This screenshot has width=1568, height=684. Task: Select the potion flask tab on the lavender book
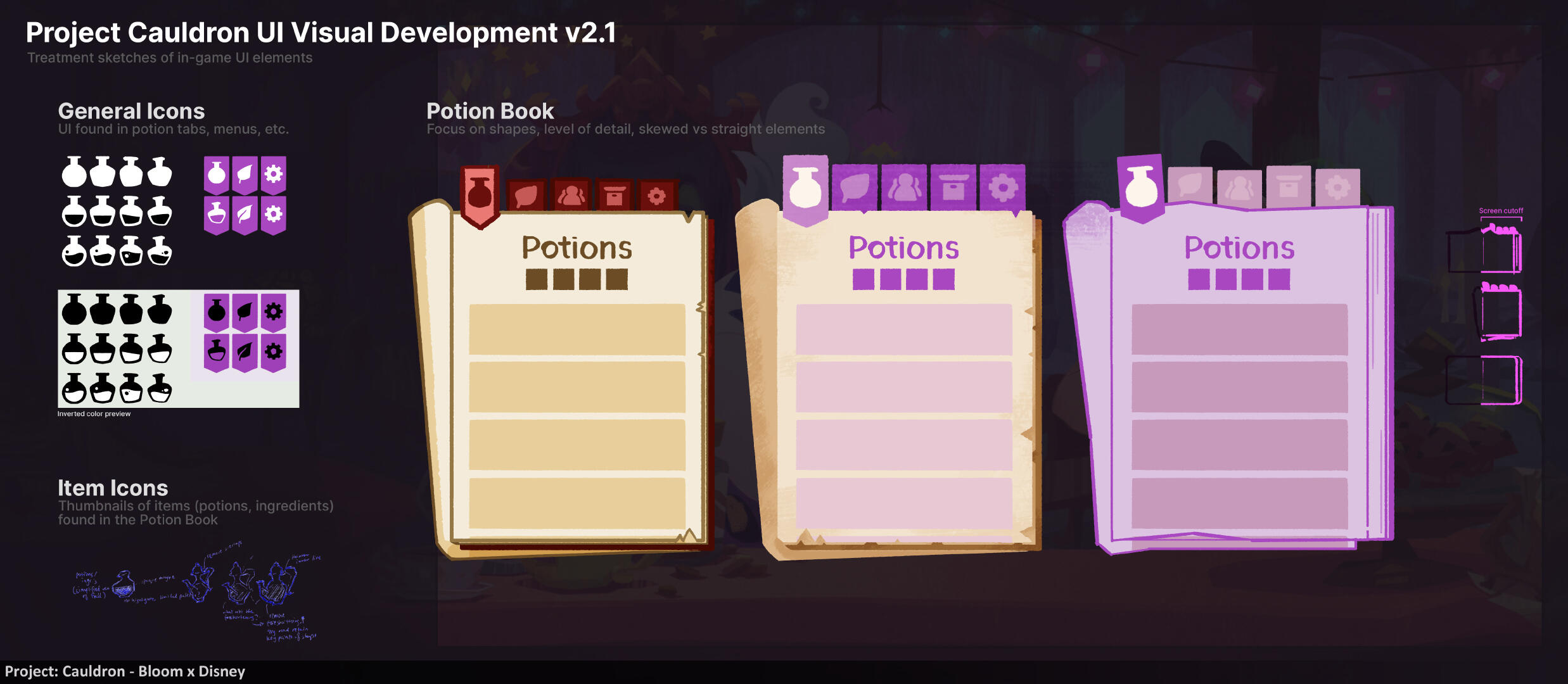coord(1141,187)
